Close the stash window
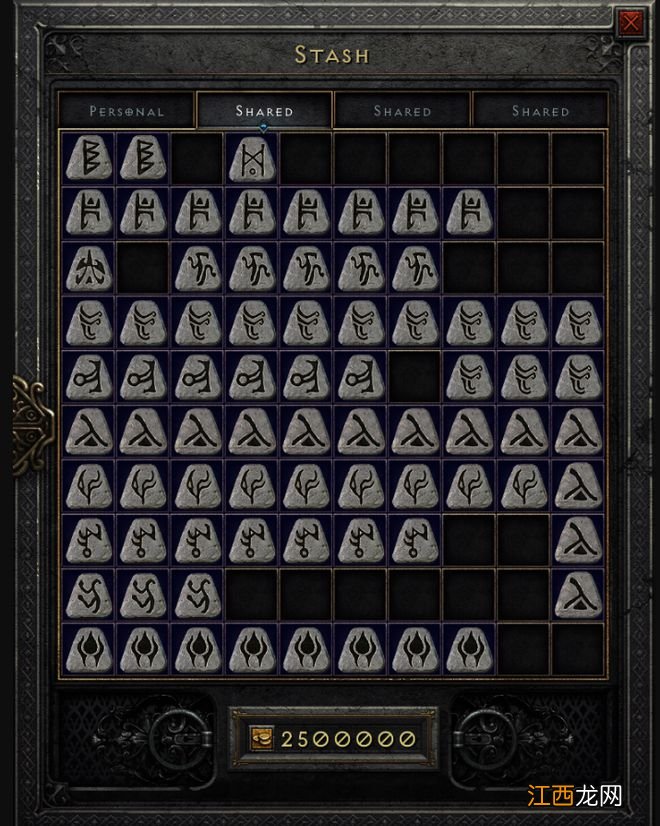Screen dimensions: 660x826 coord(631,23)
